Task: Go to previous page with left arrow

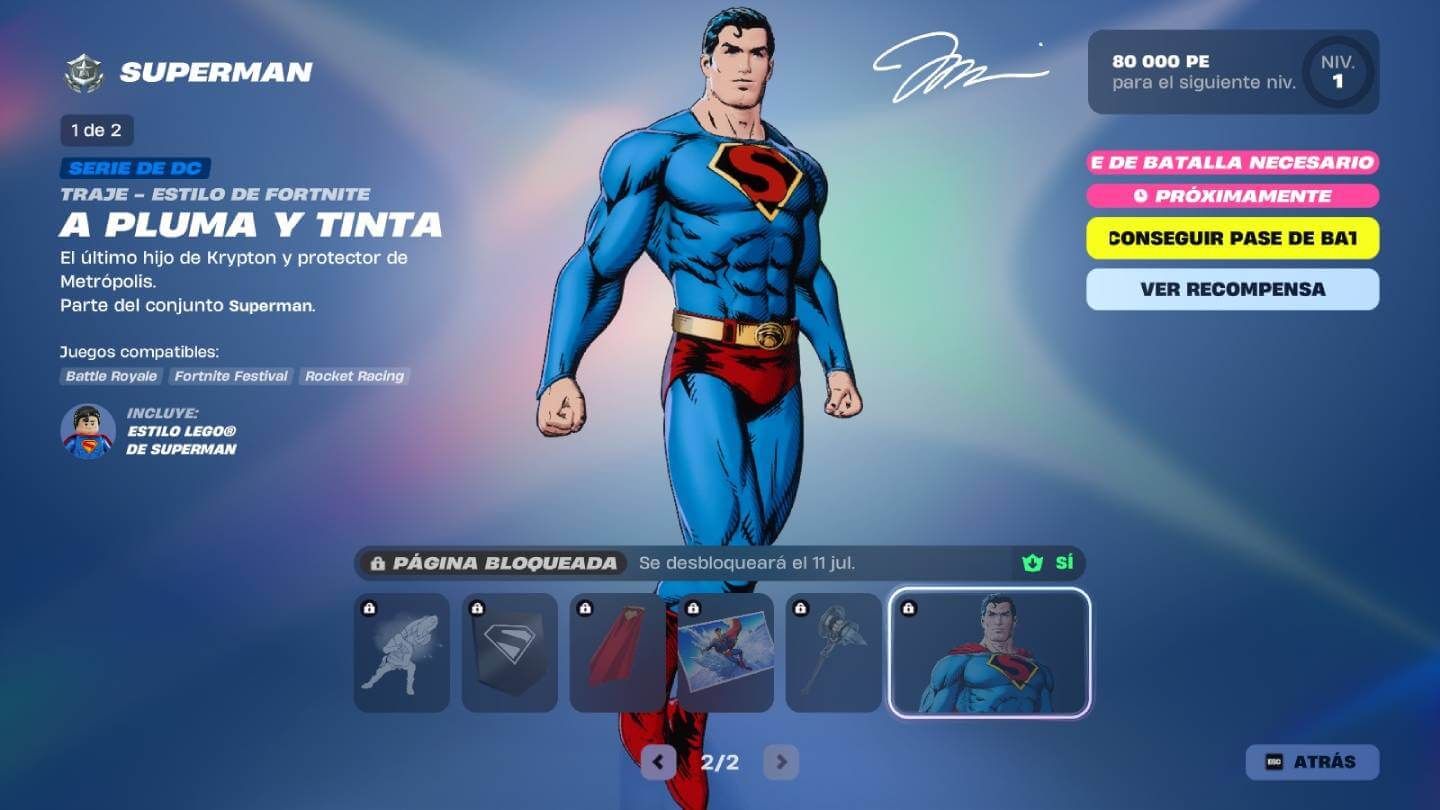Action: (657, 761)
